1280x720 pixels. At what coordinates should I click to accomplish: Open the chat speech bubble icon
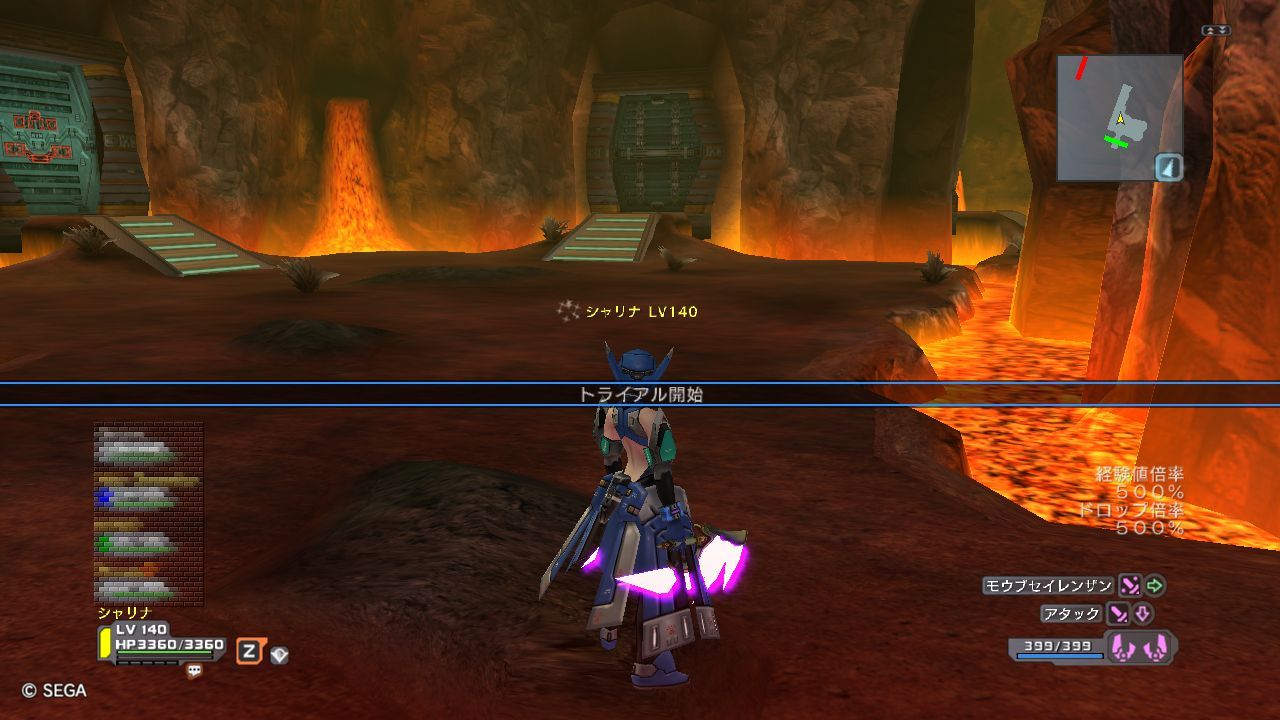(x=194, y=672)
